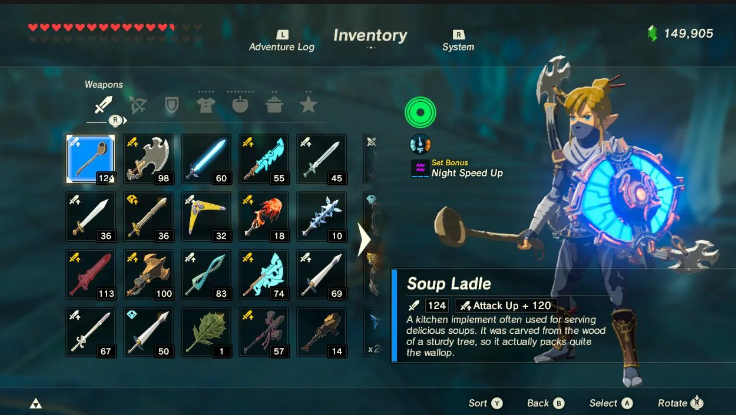This screenshot has height=415, width=736.
Task: Select the red greatsword with 113 attack
Action: [x=91, y=274]
